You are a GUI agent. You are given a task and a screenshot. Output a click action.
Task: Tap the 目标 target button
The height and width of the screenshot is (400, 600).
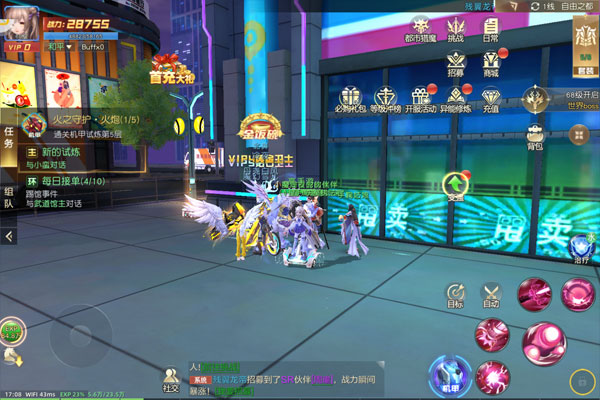[455, 295]
